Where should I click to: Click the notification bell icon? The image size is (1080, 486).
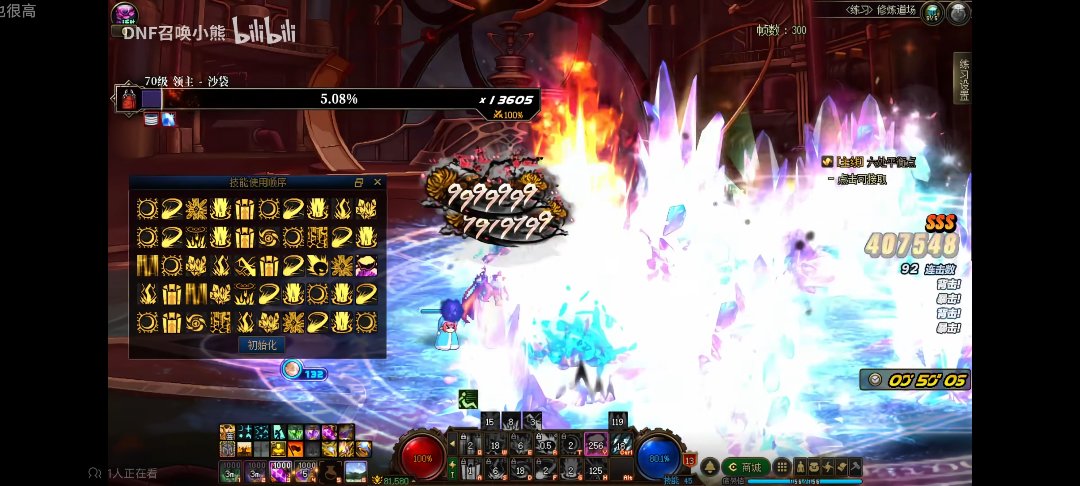709,467
